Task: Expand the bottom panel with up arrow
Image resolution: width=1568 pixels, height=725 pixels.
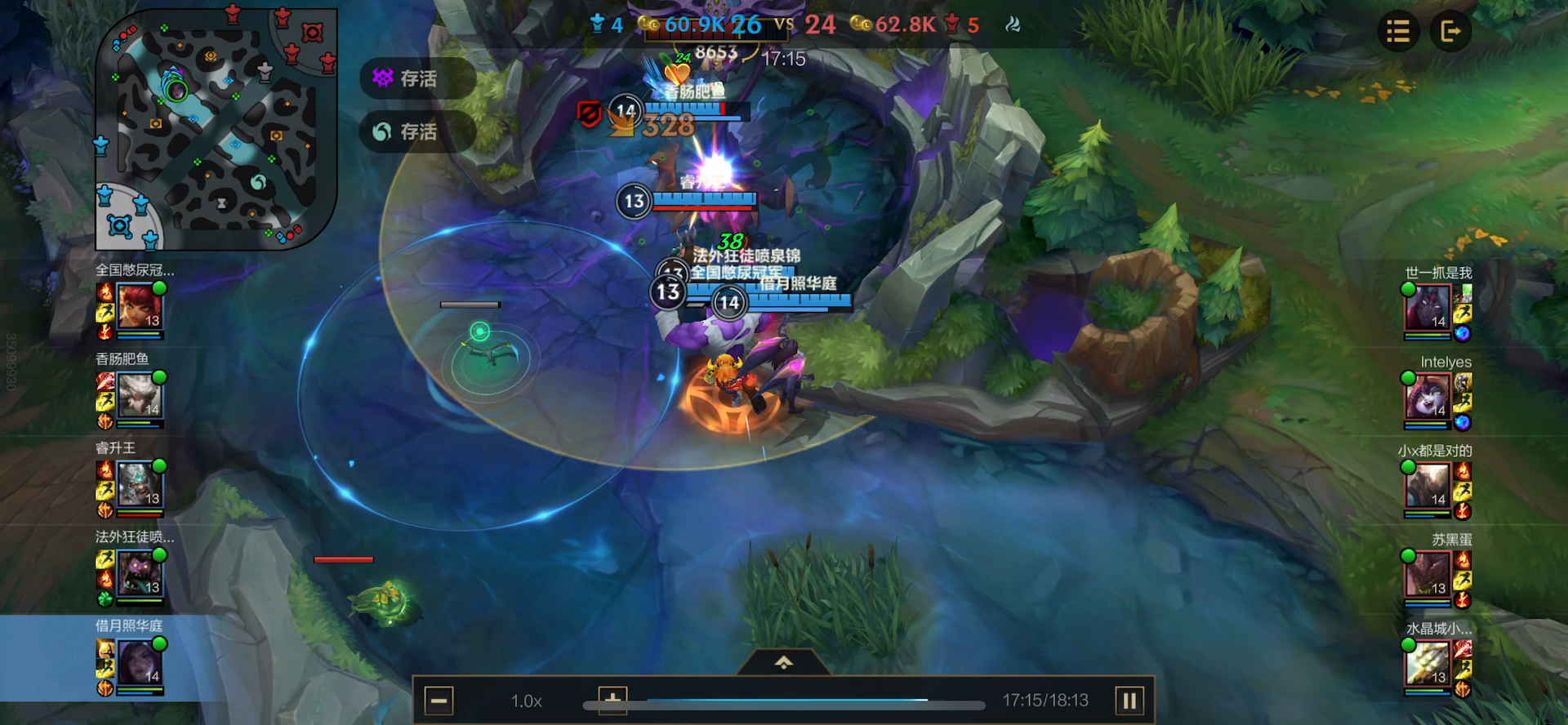Action: [x=784, y=662]
